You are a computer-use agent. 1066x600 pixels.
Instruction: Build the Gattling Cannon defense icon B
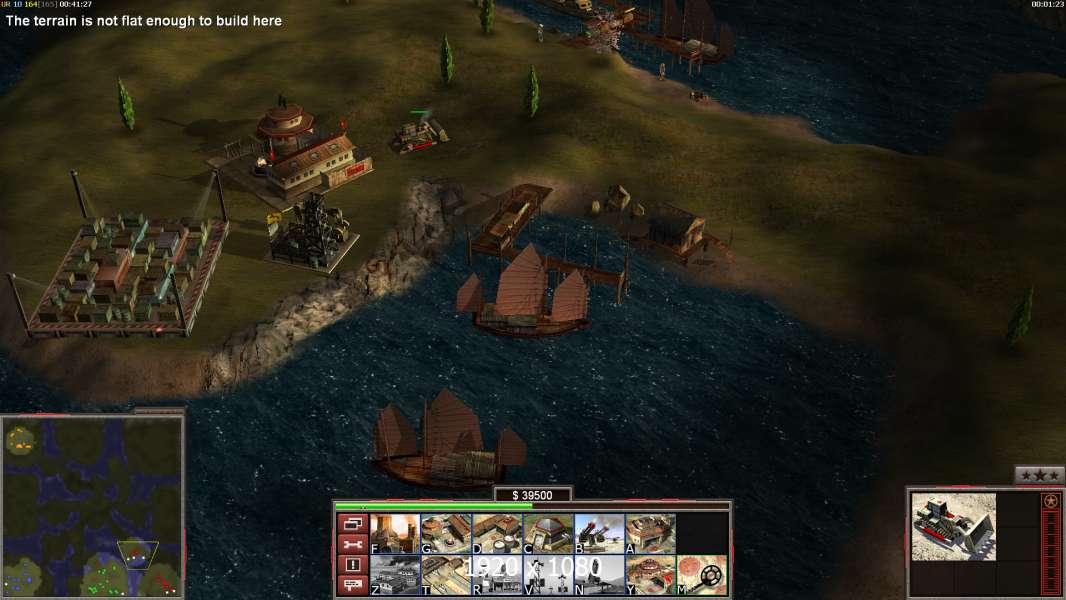coord(599,533)
